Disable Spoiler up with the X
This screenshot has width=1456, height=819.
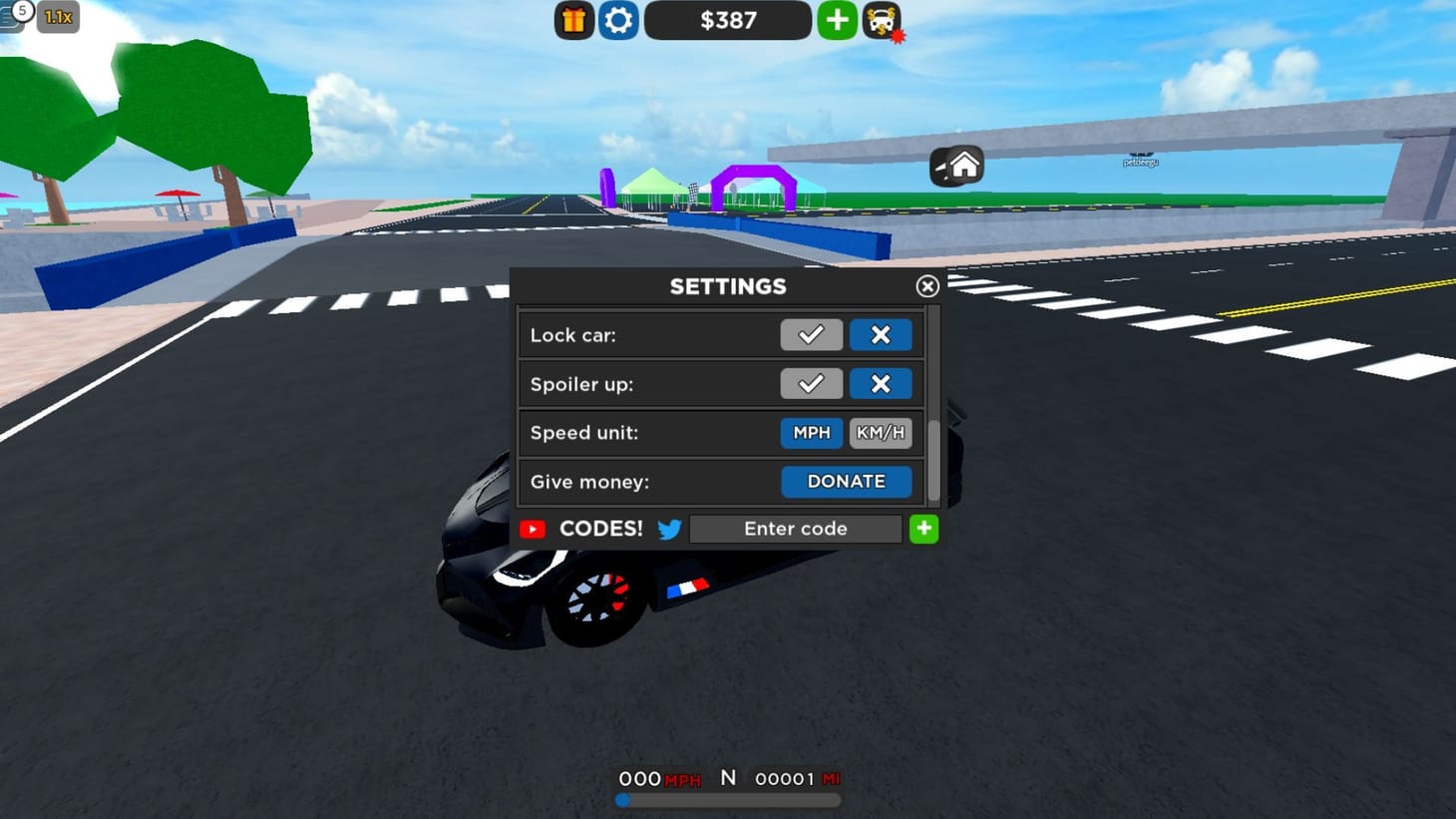coord(881,383)
